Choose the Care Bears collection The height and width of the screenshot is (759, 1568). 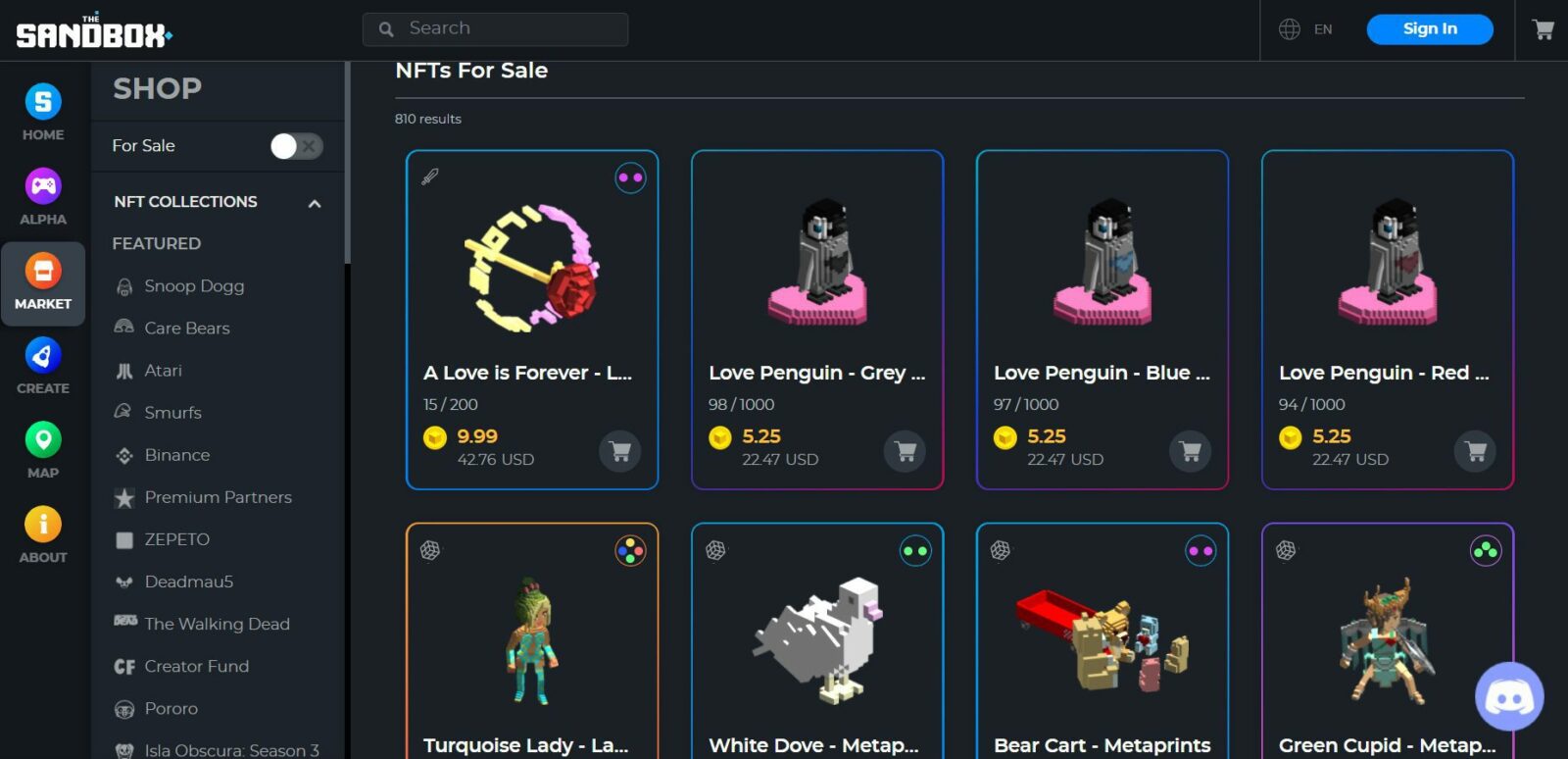pyautogui.click(x=186, y=329)
